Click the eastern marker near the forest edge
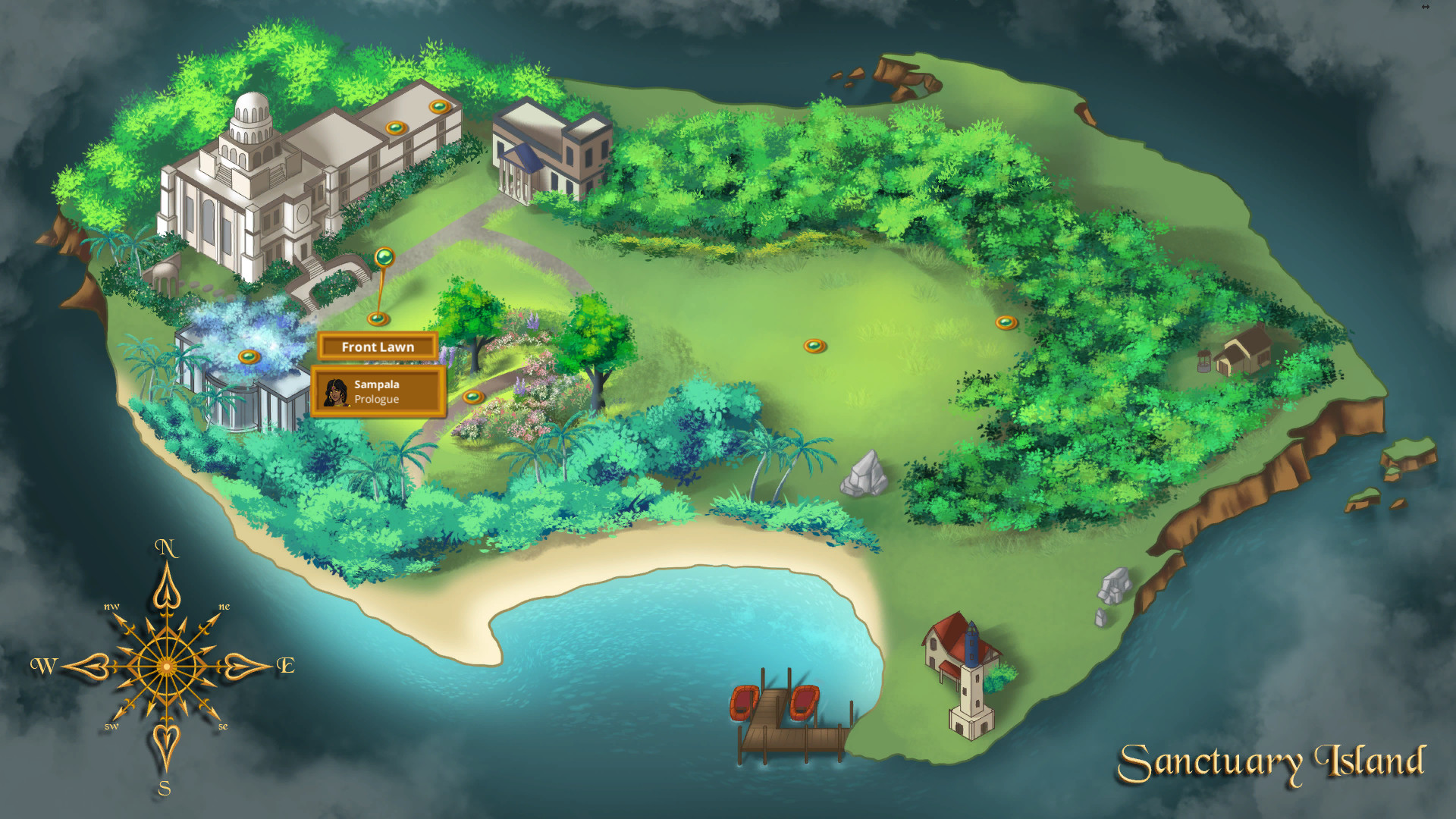 [1006, 322]
